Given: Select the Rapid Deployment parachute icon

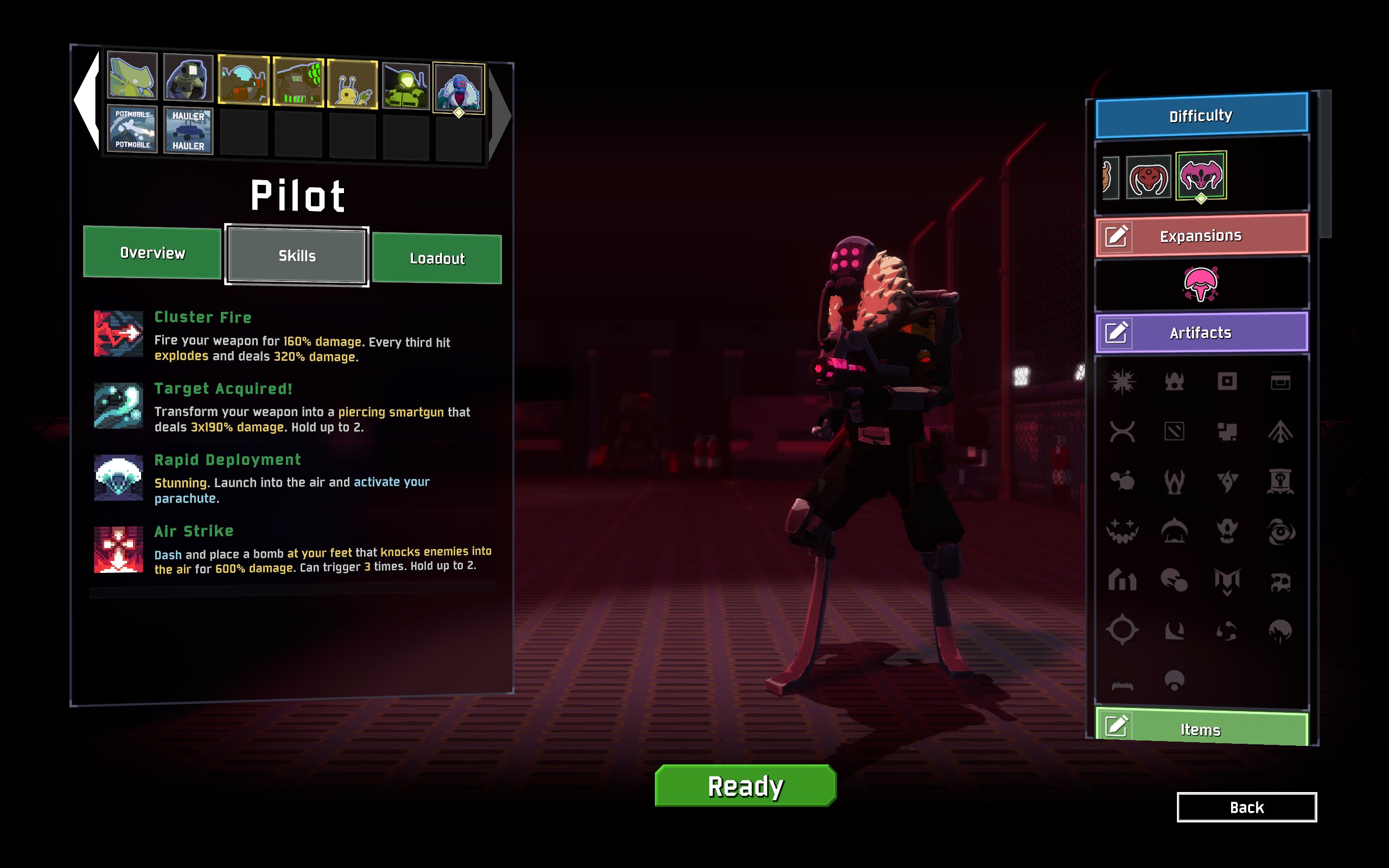Looking at the screenshot, I should pos(118,477).
